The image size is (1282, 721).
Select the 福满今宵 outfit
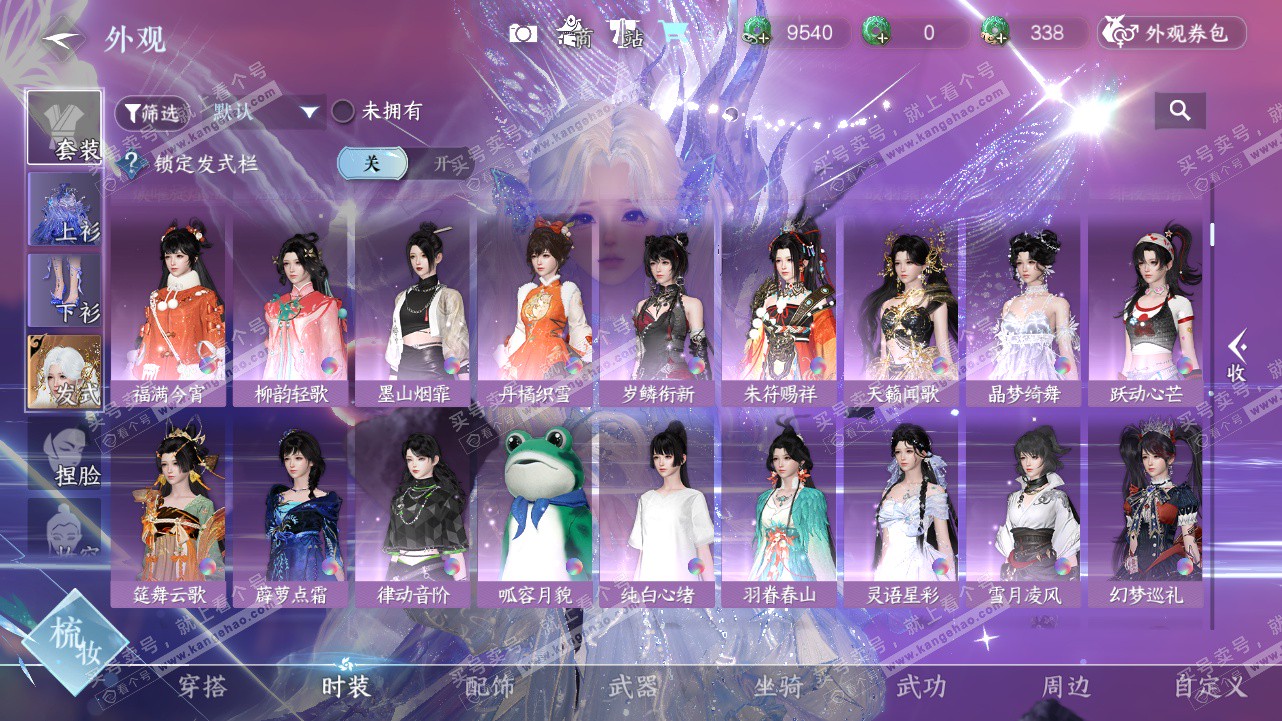pyautogui.click(x=168, y=310)
